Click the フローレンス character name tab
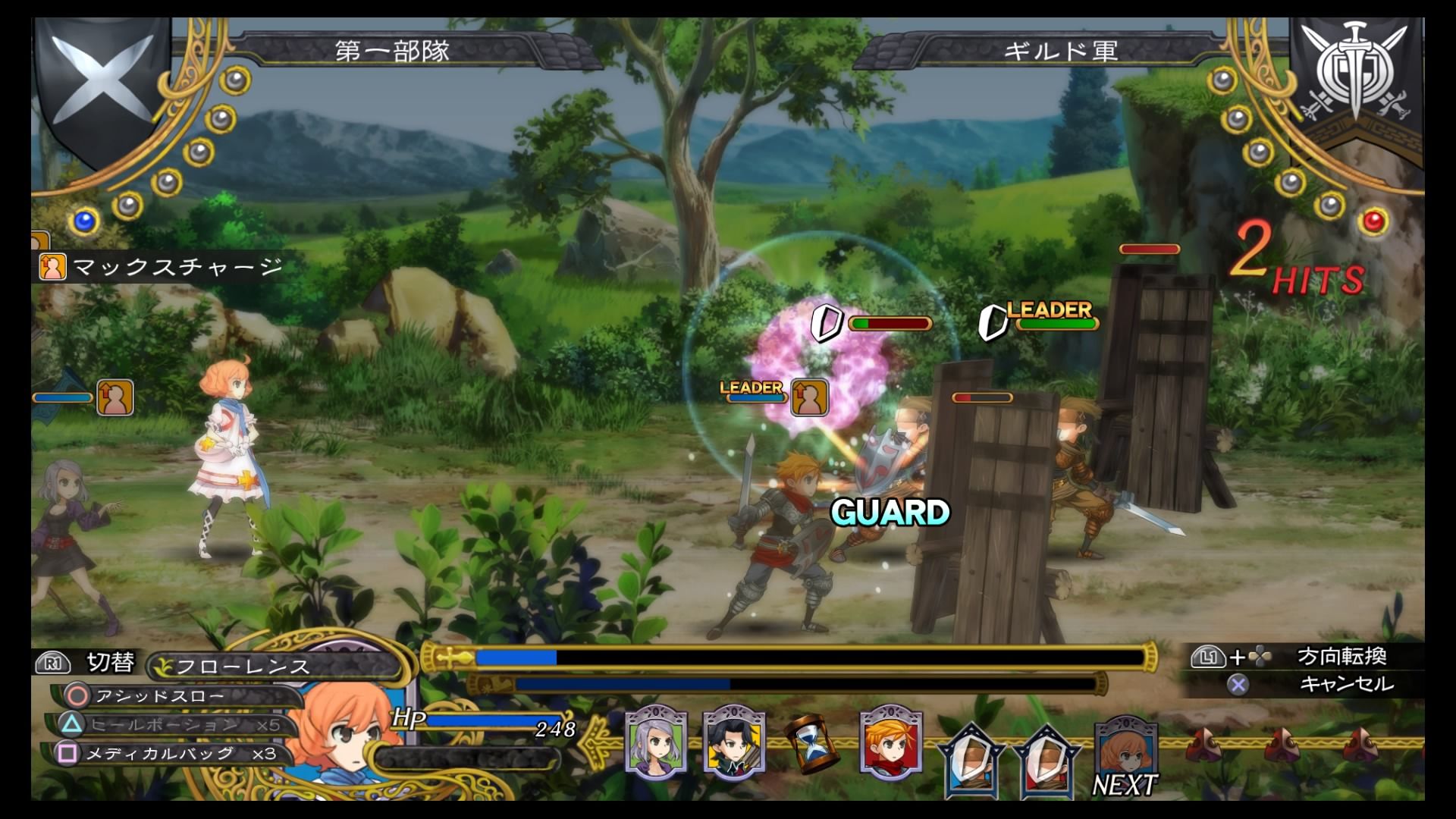 tap(243, 667)
